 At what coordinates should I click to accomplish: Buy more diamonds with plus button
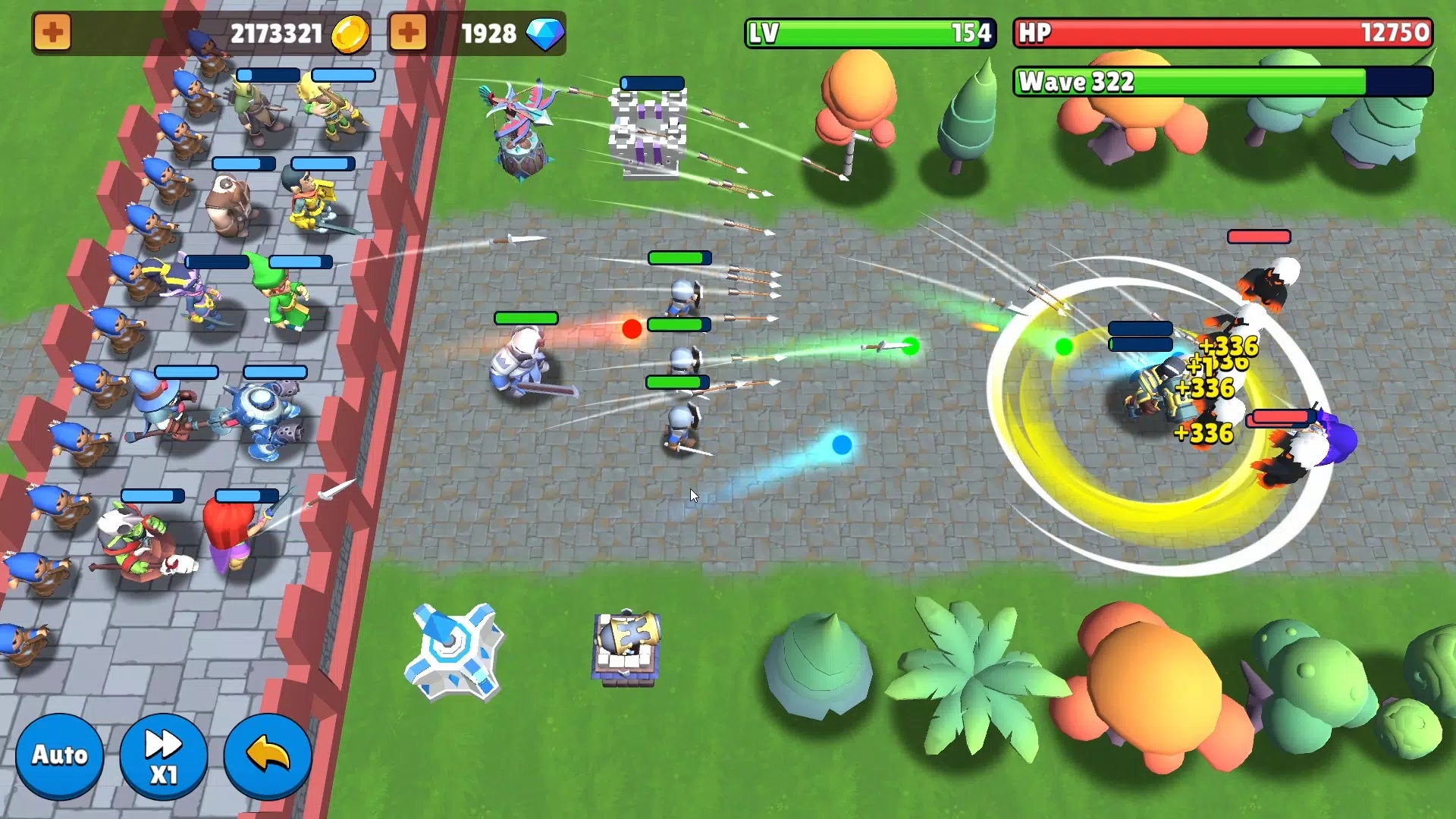click(x=408, y=33)
